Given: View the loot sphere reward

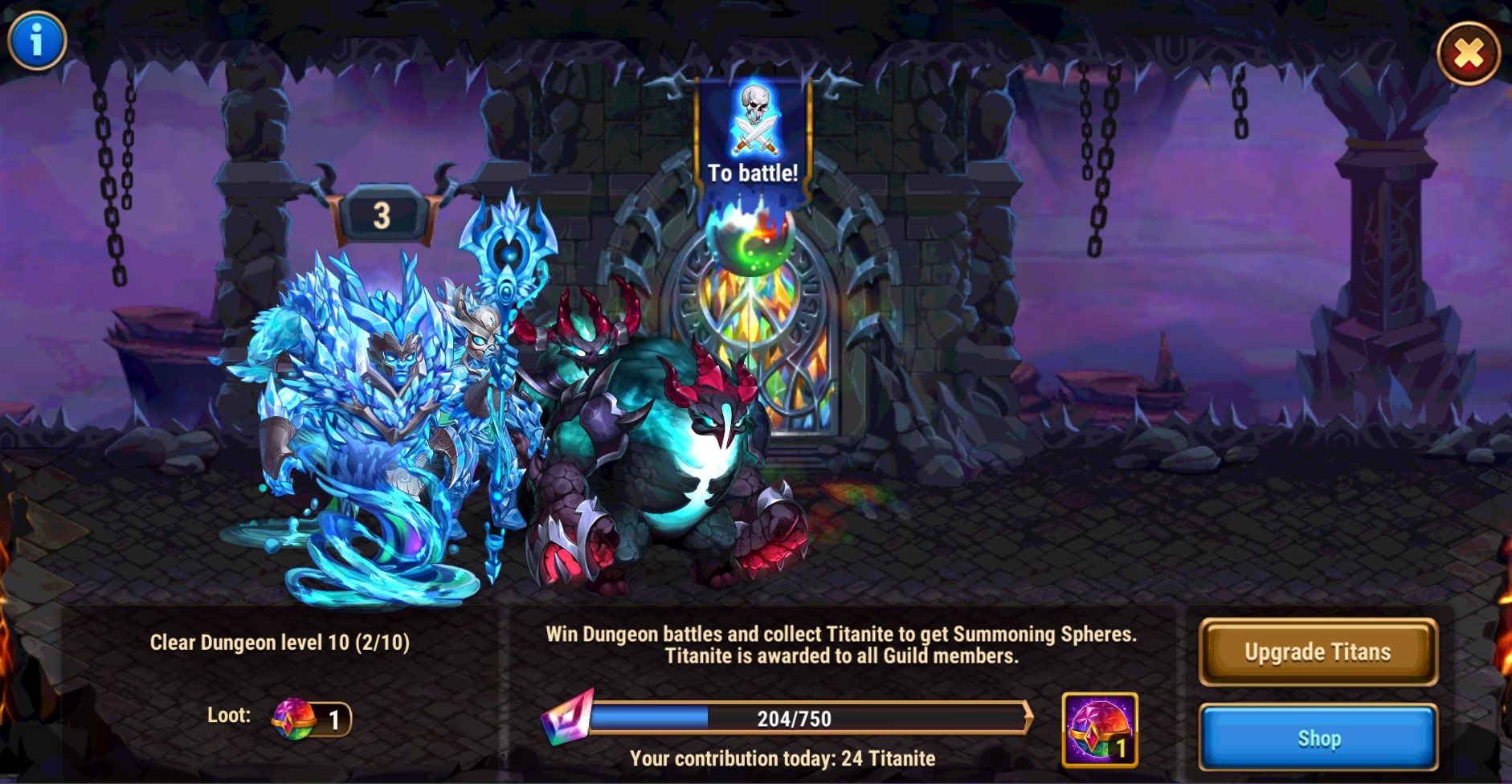Looking at the screenshot, I should point(295,718).
